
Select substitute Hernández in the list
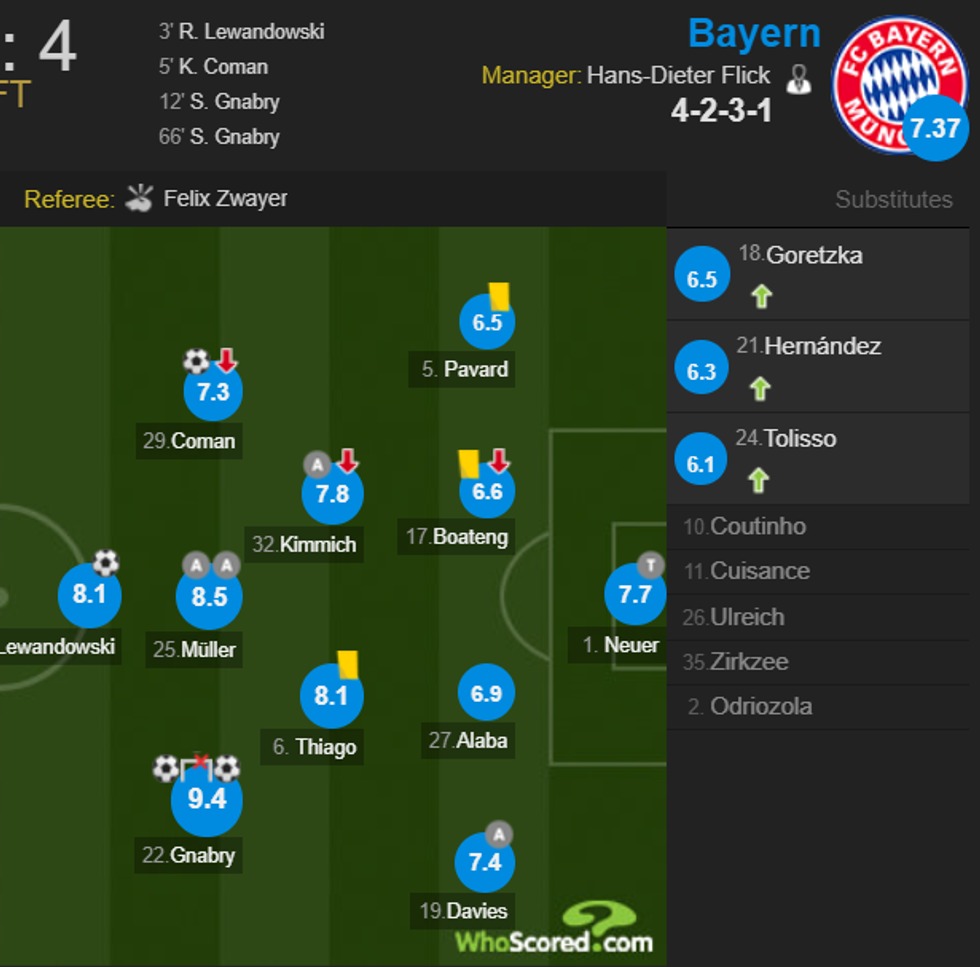click(x=817, y=366)
